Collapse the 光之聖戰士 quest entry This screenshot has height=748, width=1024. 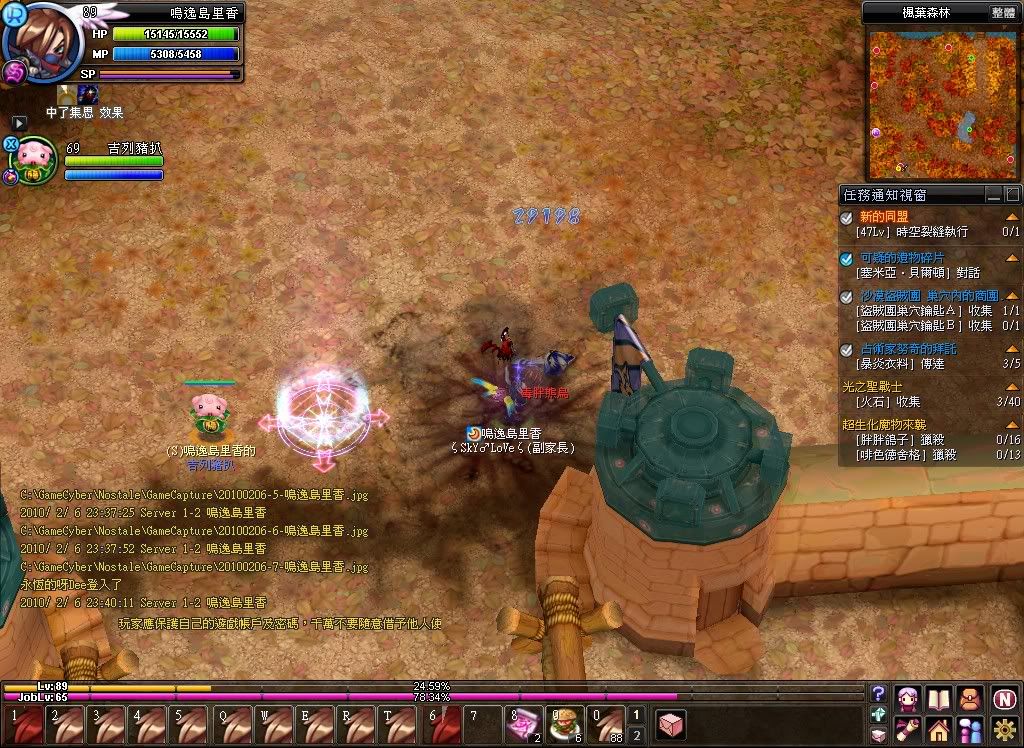tap(1012, 386)
